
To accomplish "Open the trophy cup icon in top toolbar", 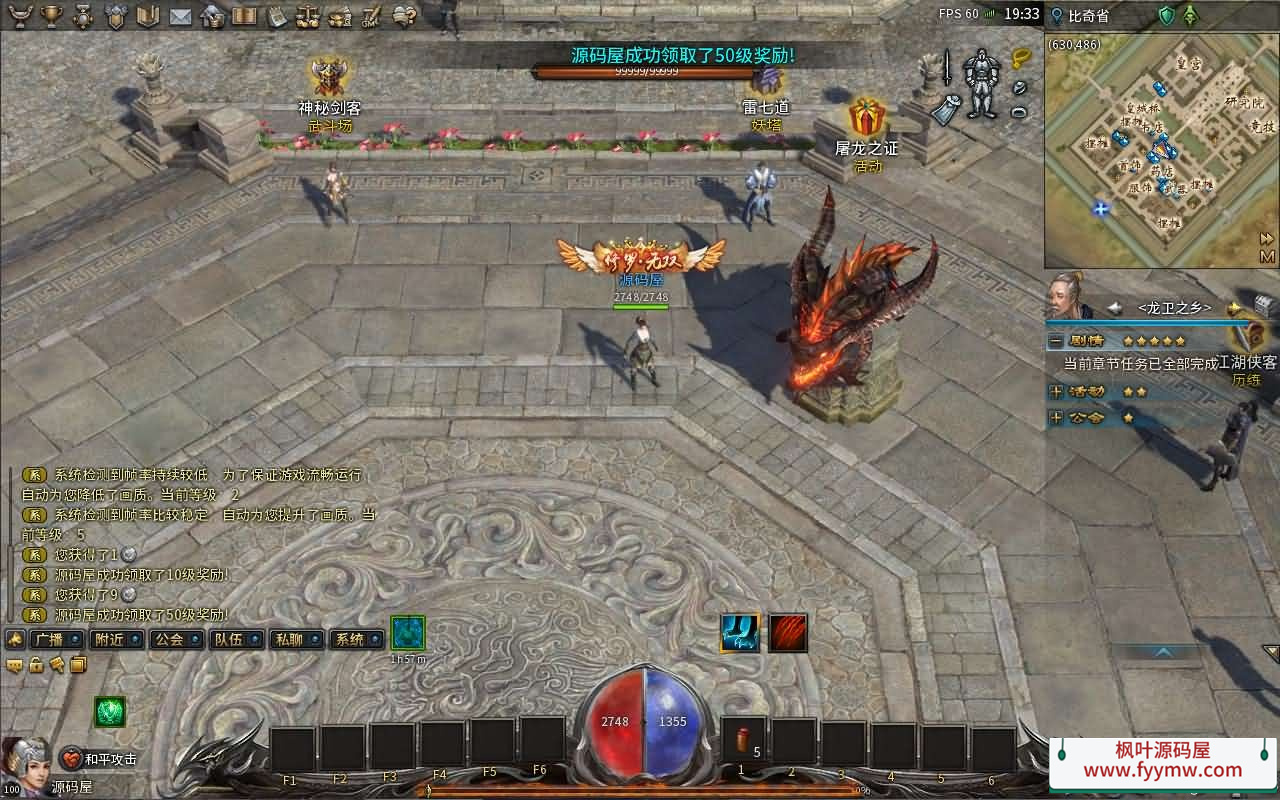I will click(53, 16).
